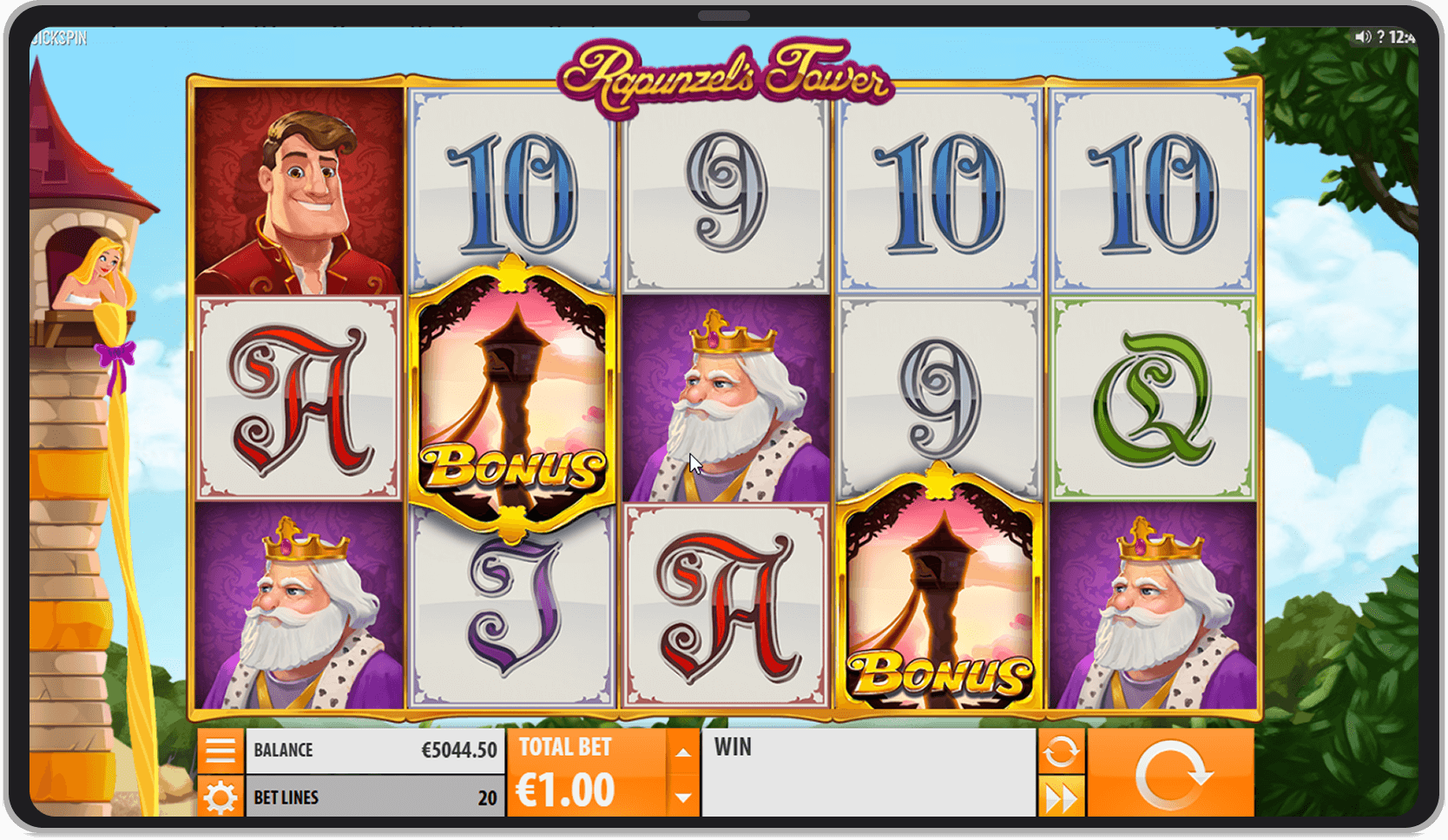Click the Balance display field
The width and height of the screenshot is (1448, 840).
tap(373, 749)
